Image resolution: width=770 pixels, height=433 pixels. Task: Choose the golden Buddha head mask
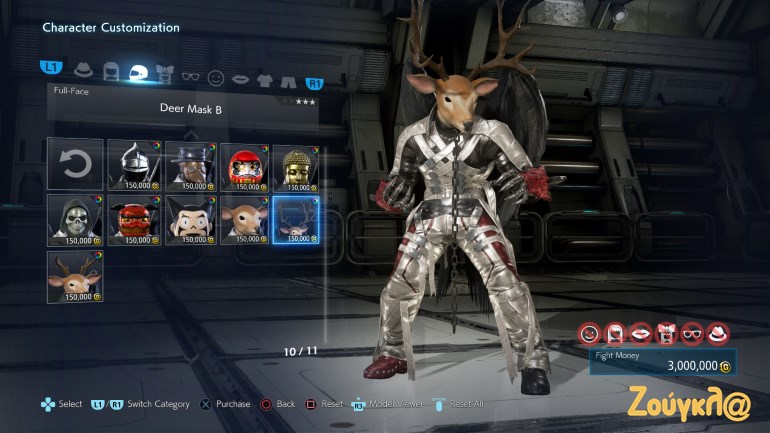296,165
